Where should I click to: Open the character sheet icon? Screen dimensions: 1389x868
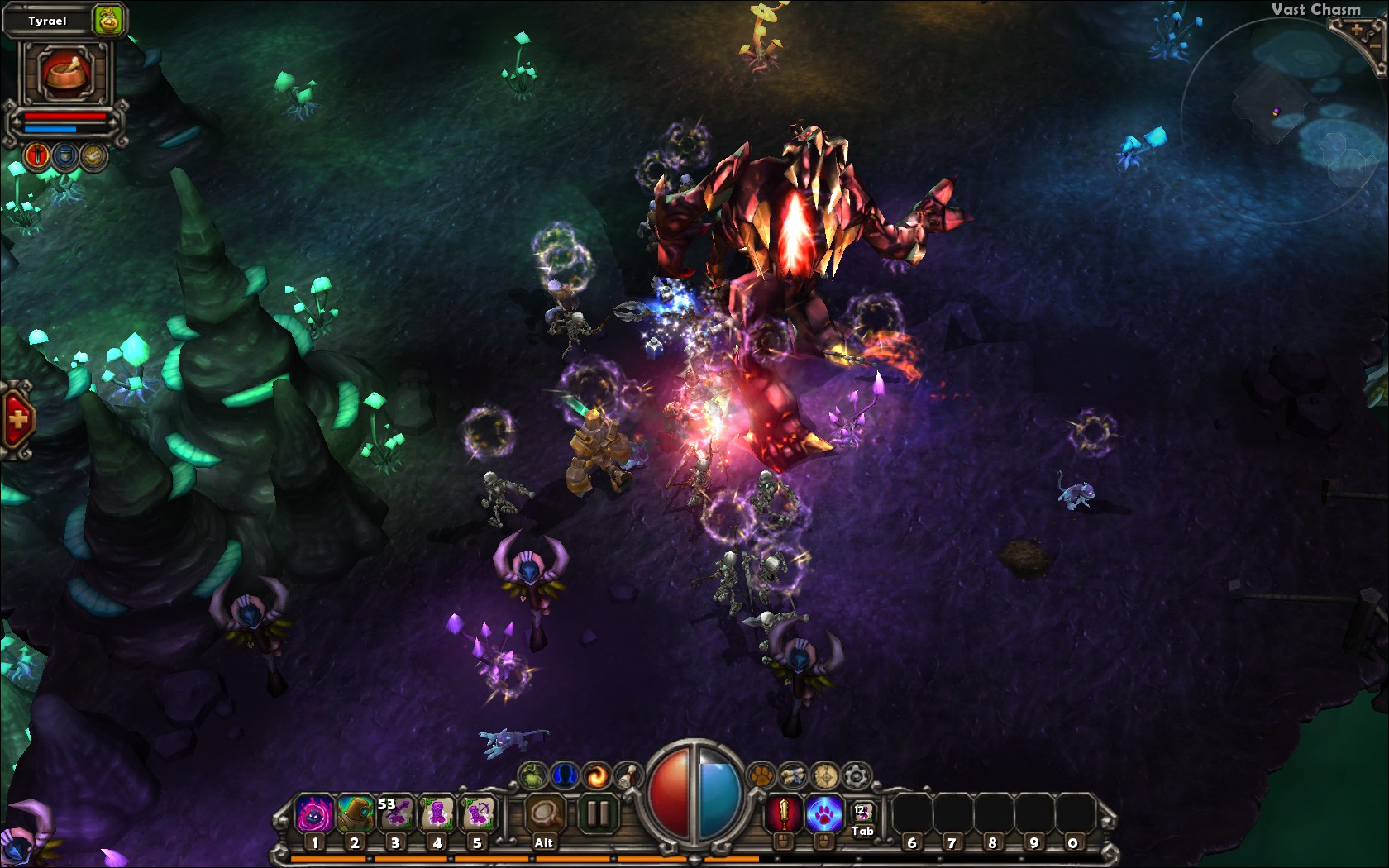click(564, 775)
